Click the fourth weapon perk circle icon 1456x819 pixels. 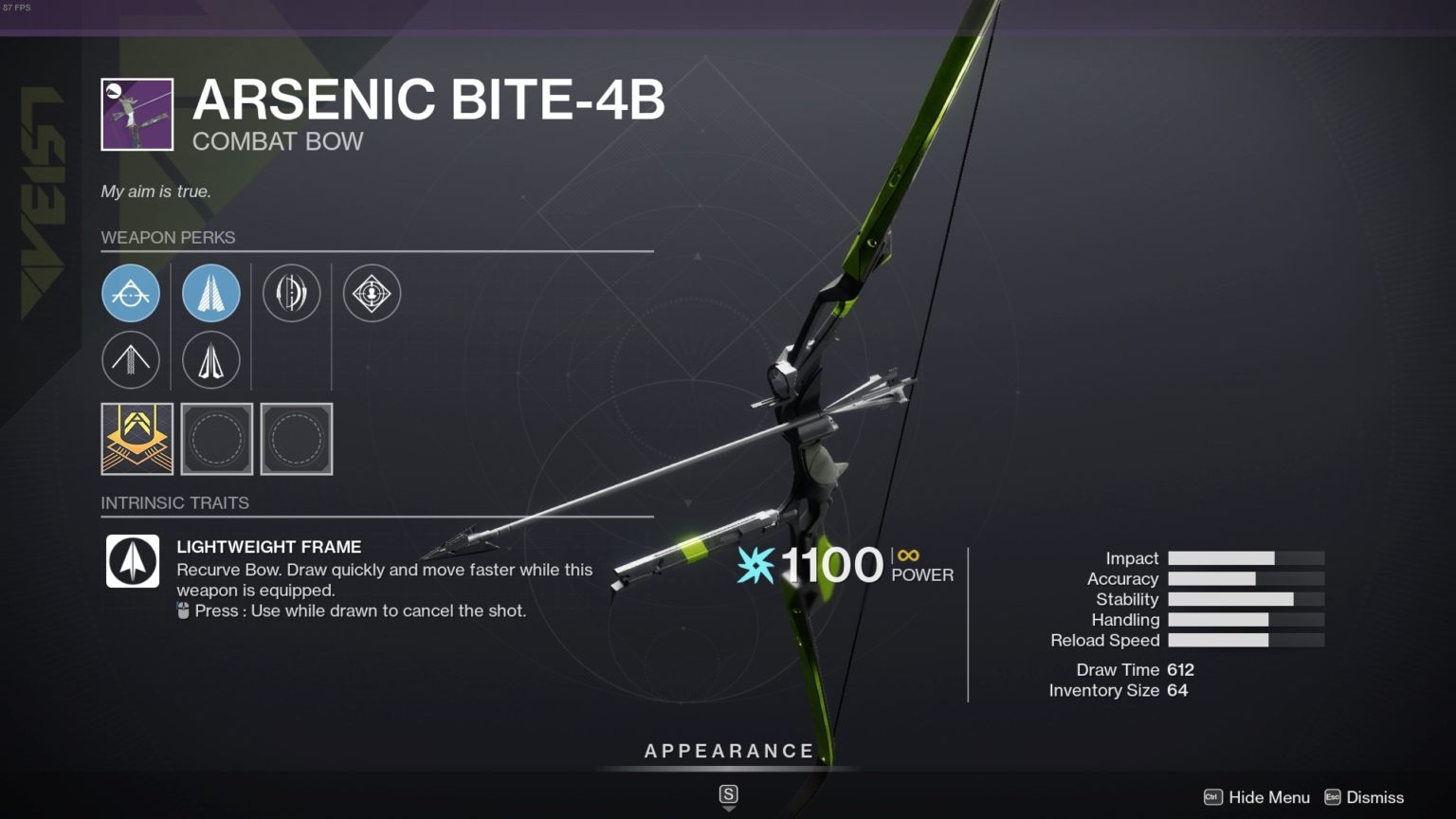(371, 293)
